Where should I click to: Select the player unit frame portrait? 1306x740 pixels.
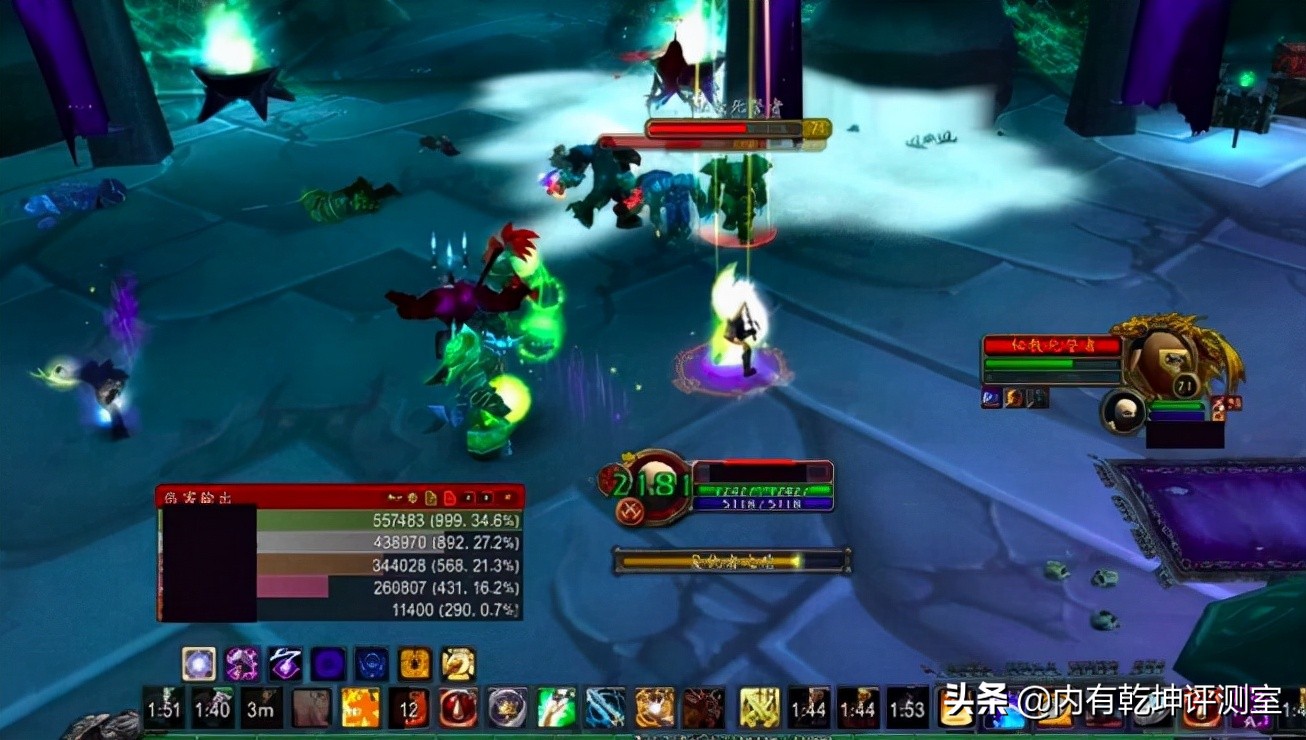[655, 485]
